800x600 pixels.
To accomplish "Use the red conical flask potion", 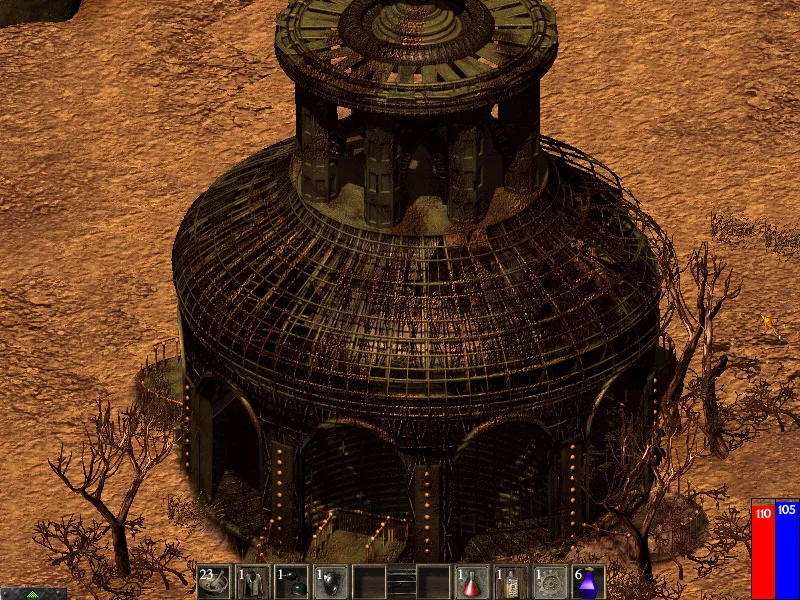I will pyautogui.click(x=472, y=581).
